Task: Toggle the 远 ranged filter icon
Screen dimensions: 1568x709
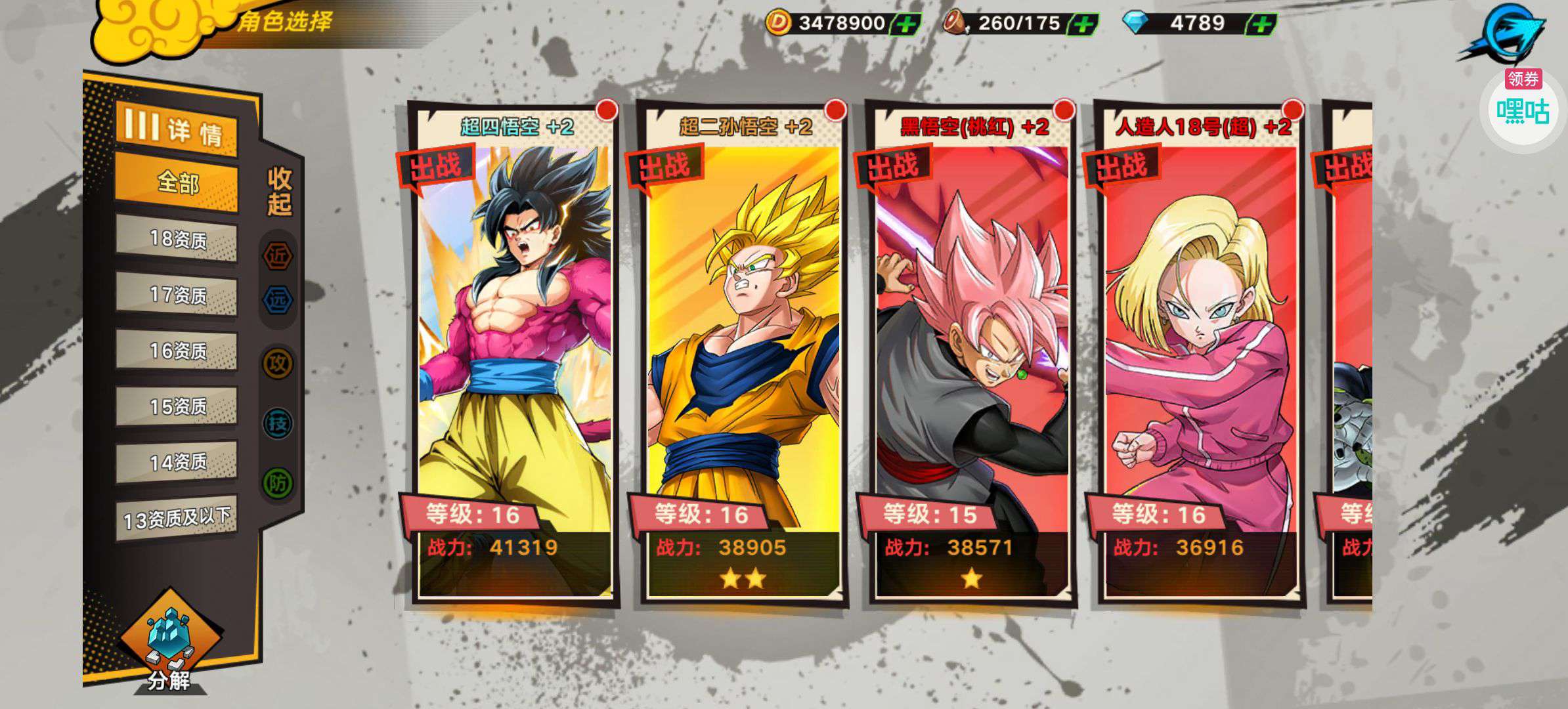Action: (278, 300)
